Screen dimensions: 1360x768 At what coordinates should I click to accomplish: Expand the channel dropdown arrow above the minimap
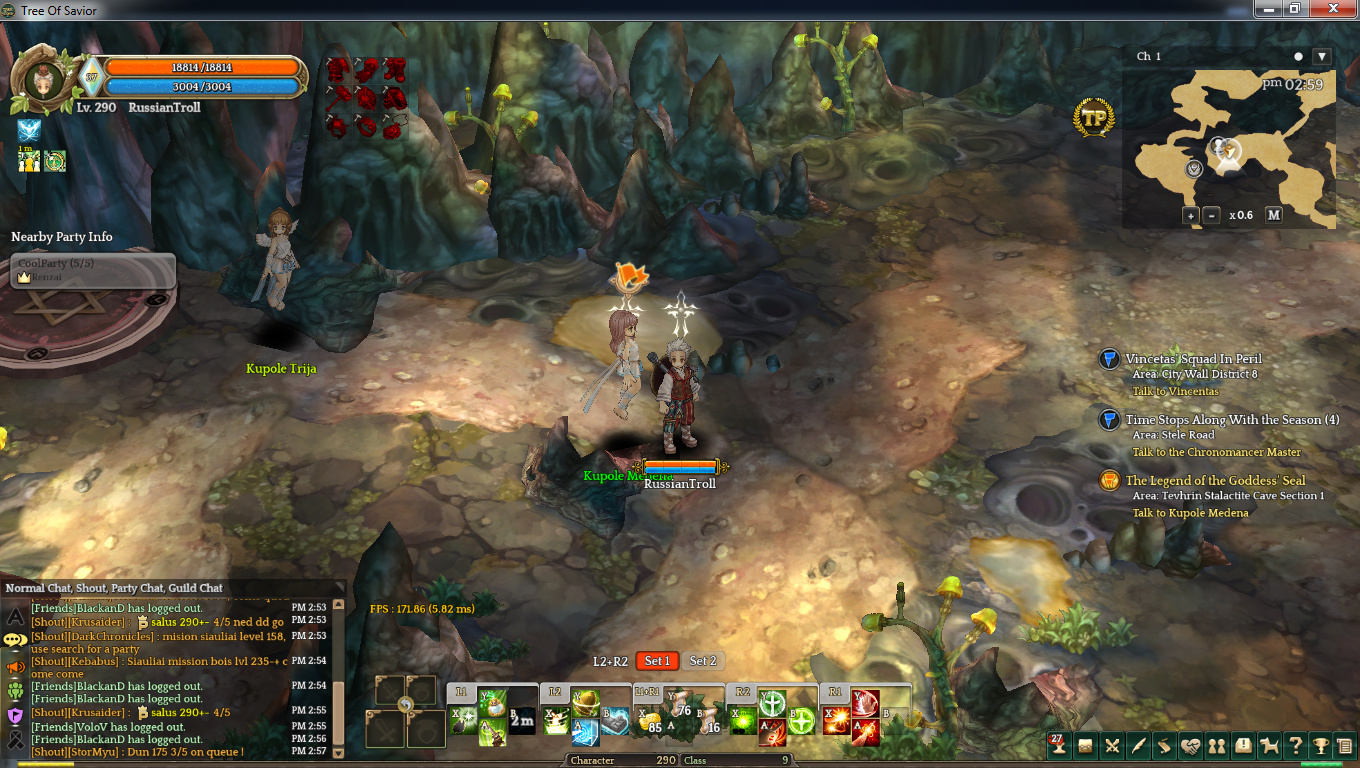[1321, 57]
